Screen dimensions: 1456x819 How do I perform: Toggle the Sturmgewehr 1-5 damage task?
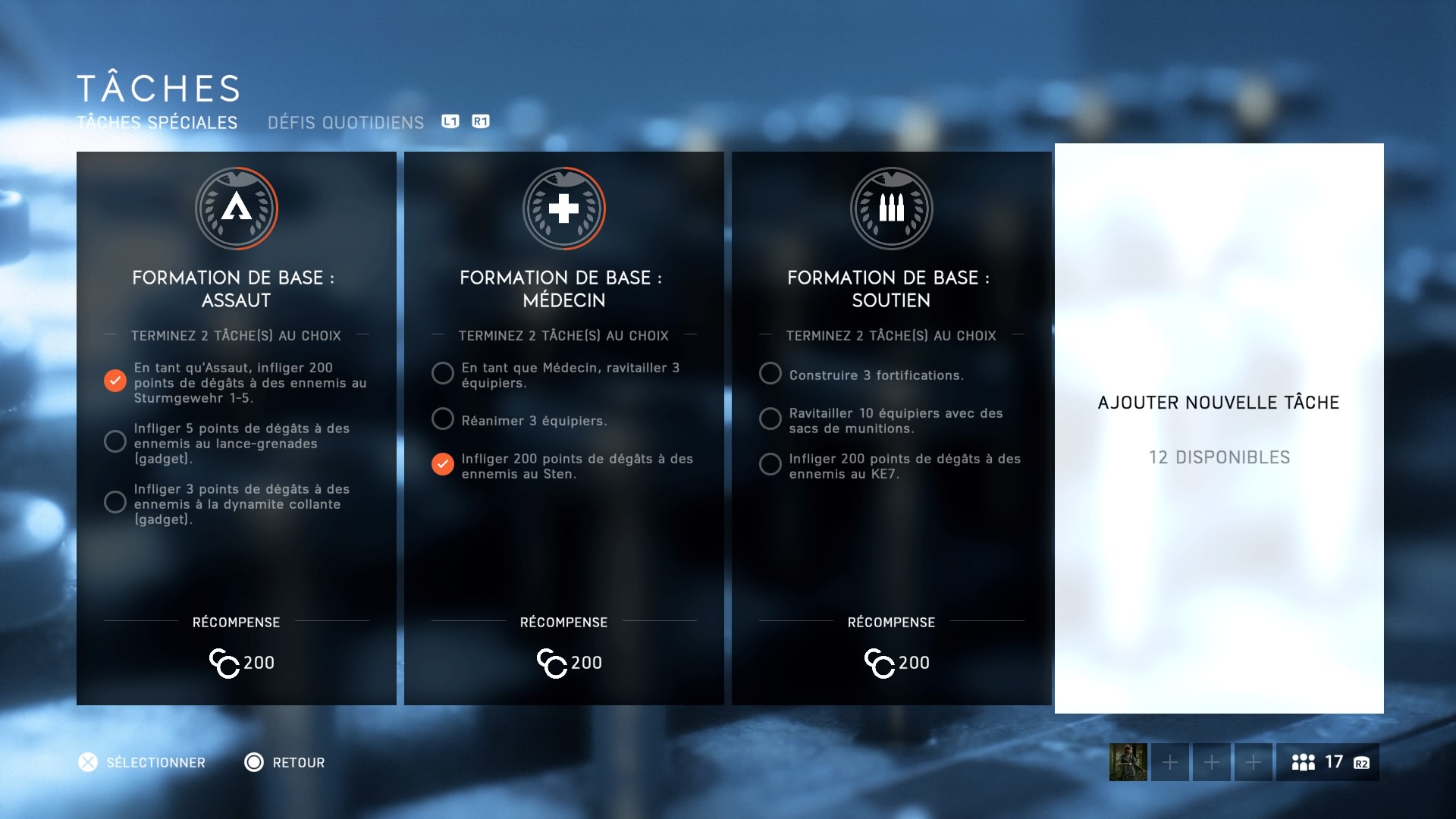pyautogui.click(x=115, y=381)
